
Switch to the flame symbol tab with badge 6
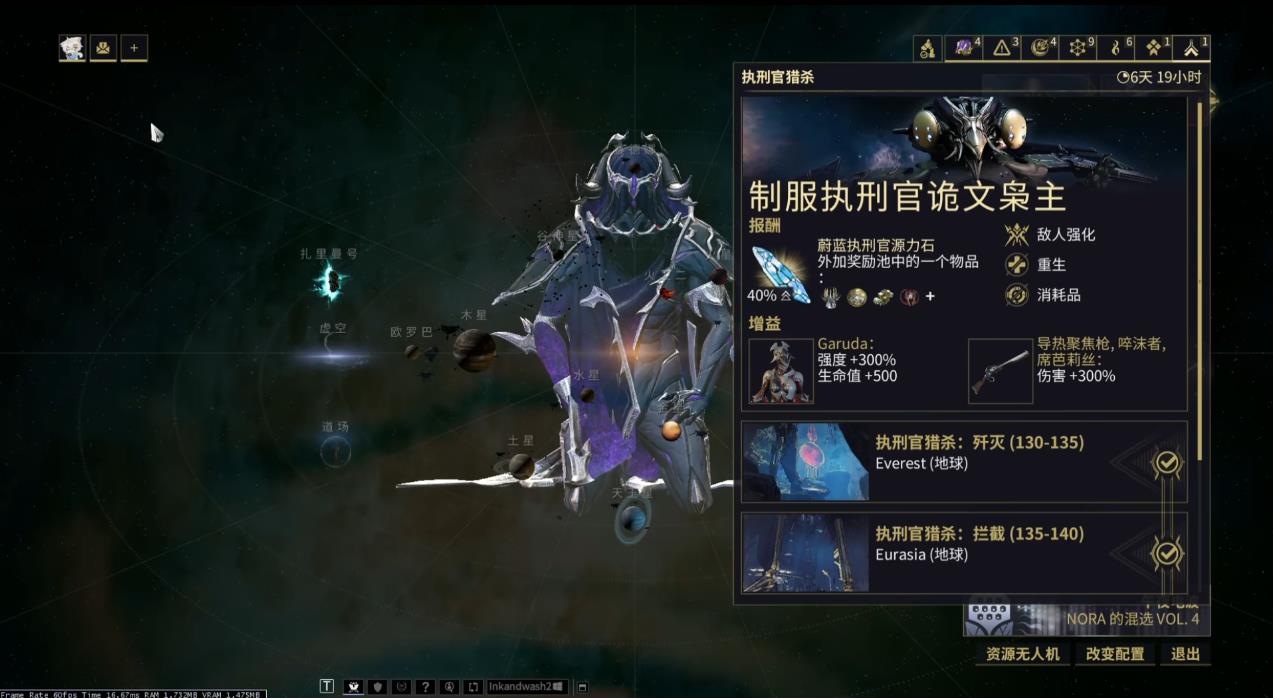pyautogui.click(x=1117, y=48)
